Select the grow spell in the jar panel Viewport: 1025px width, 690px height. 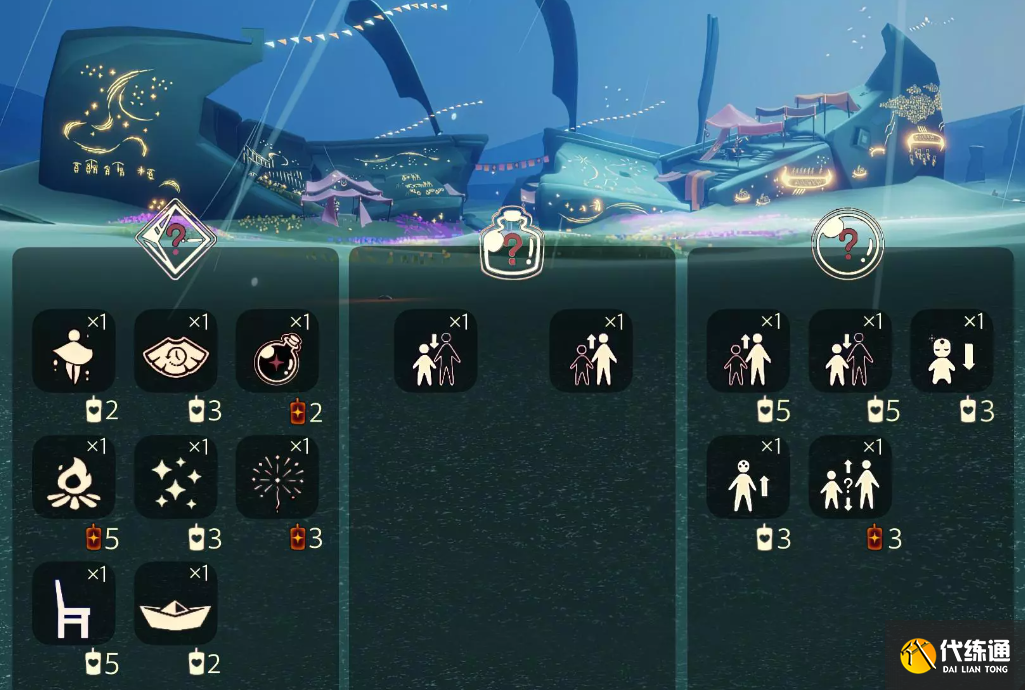[591, 351]
